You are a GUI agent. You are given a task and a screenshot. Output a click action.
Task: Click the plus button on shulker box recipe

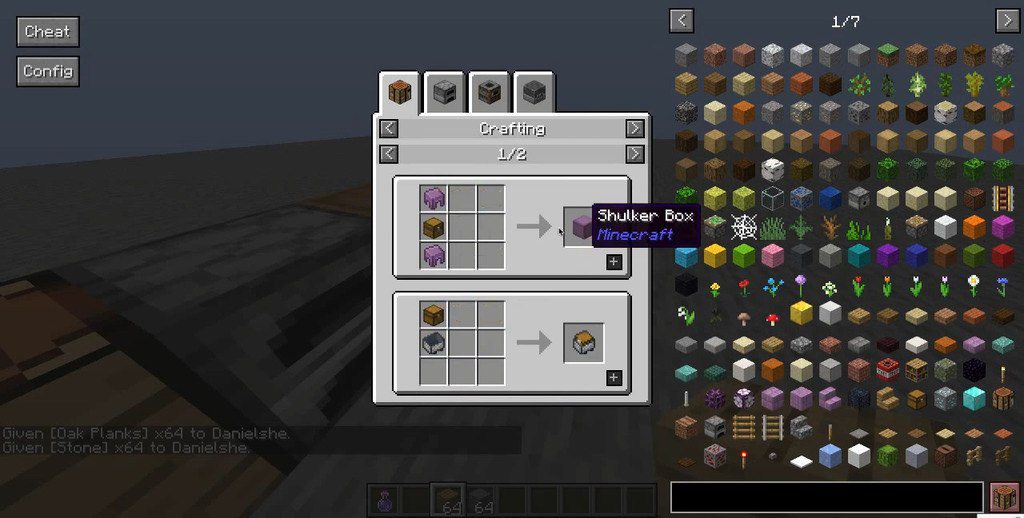613,262
